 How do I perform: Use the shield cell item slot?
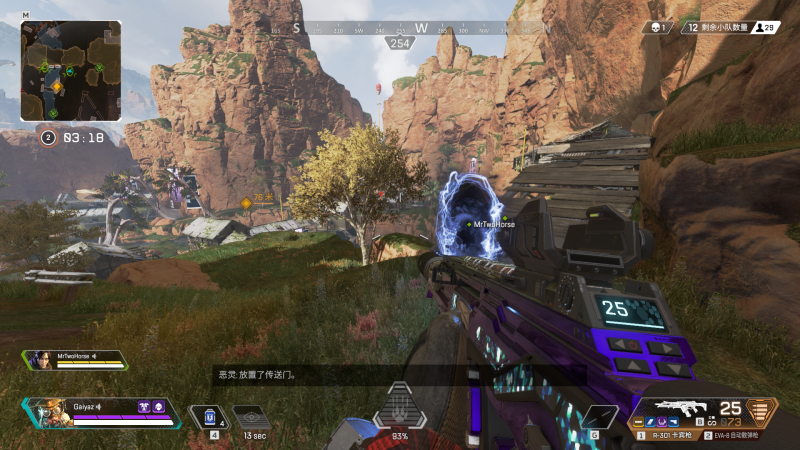(x=210, y=417)
